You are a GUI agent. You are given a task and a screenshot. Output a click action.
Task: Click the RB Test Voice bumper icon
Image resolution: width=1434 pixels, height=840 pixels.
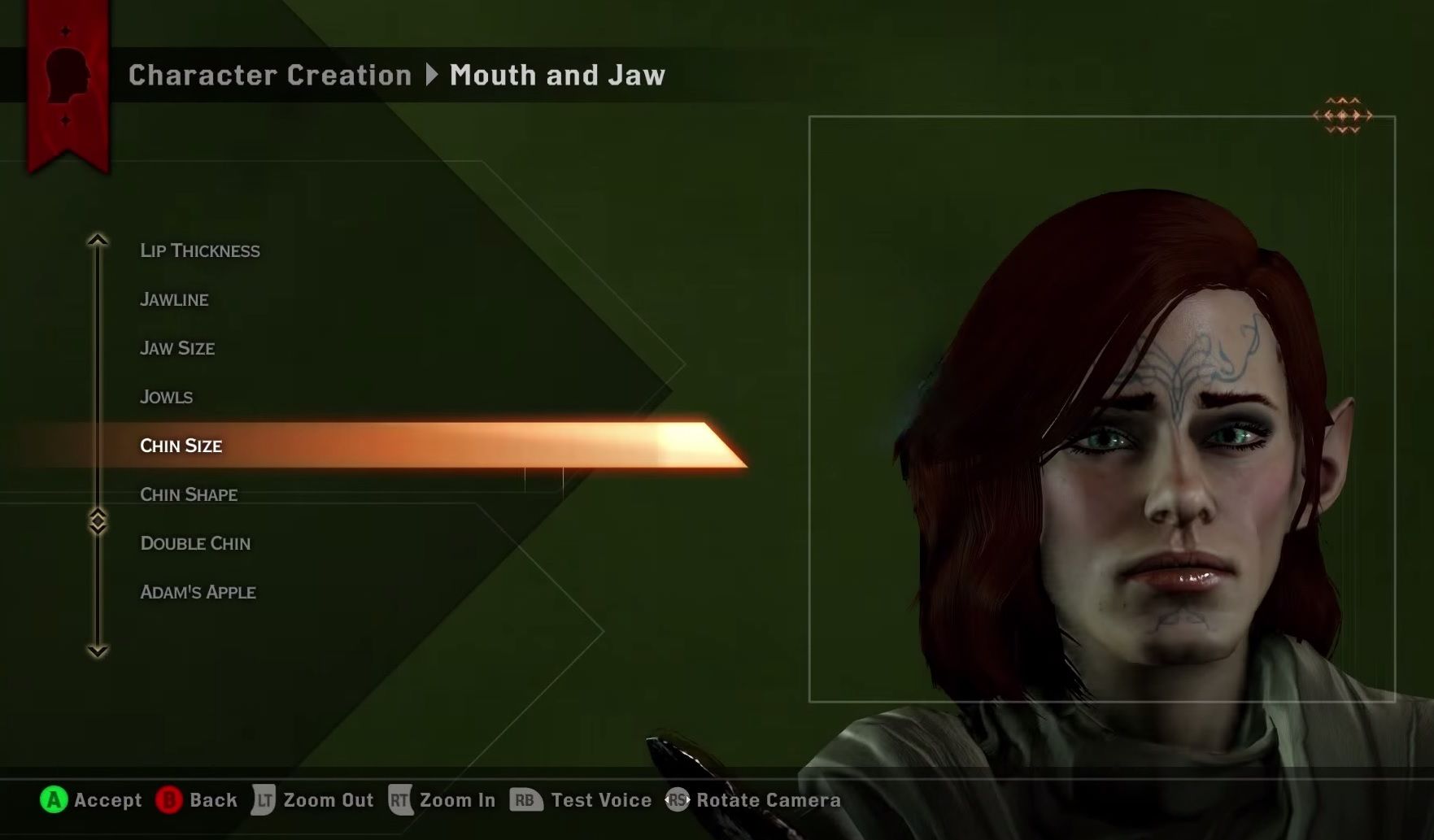pyautogui.click(x=525, y=800)
